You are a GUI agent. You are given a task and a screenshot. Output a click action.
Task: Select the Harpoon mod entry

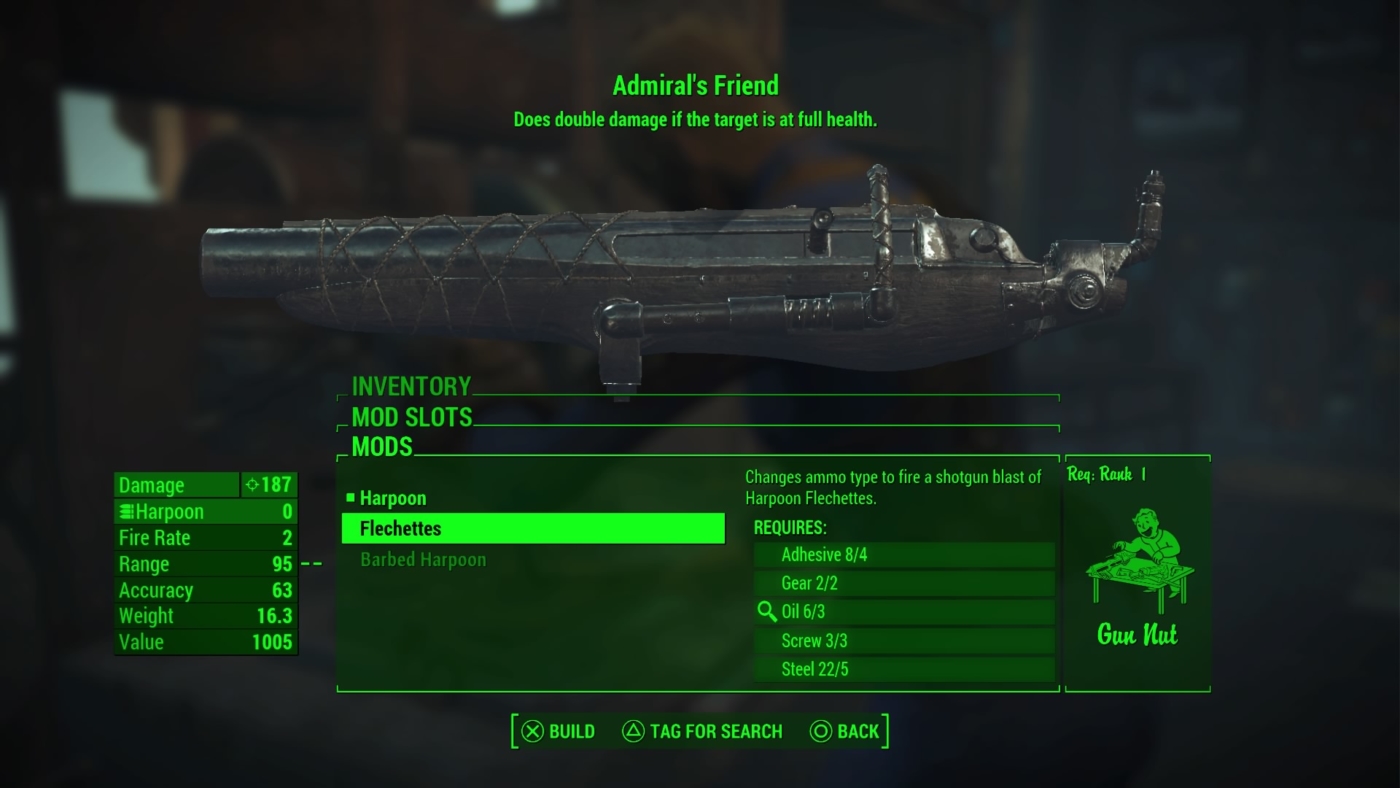393,497
